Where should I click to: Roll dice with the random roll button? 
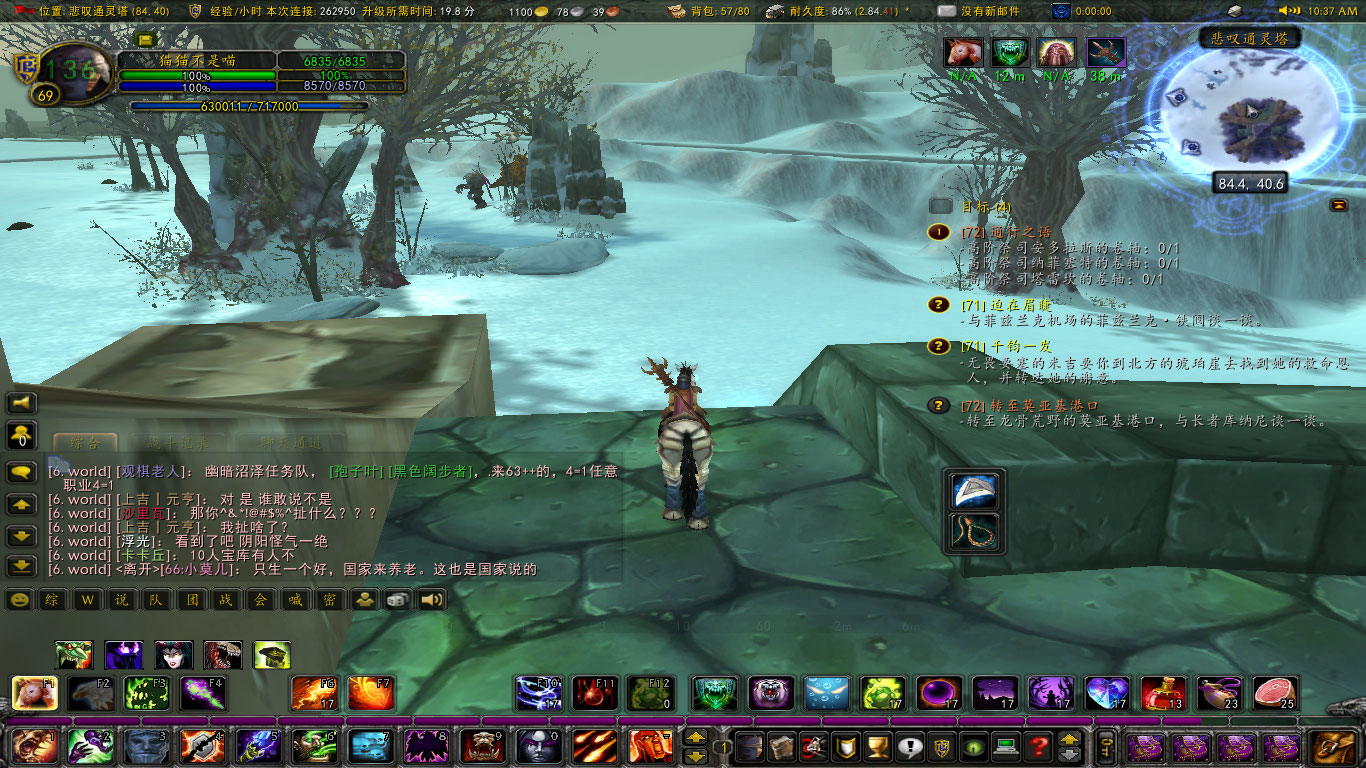(x=397, y=600)
